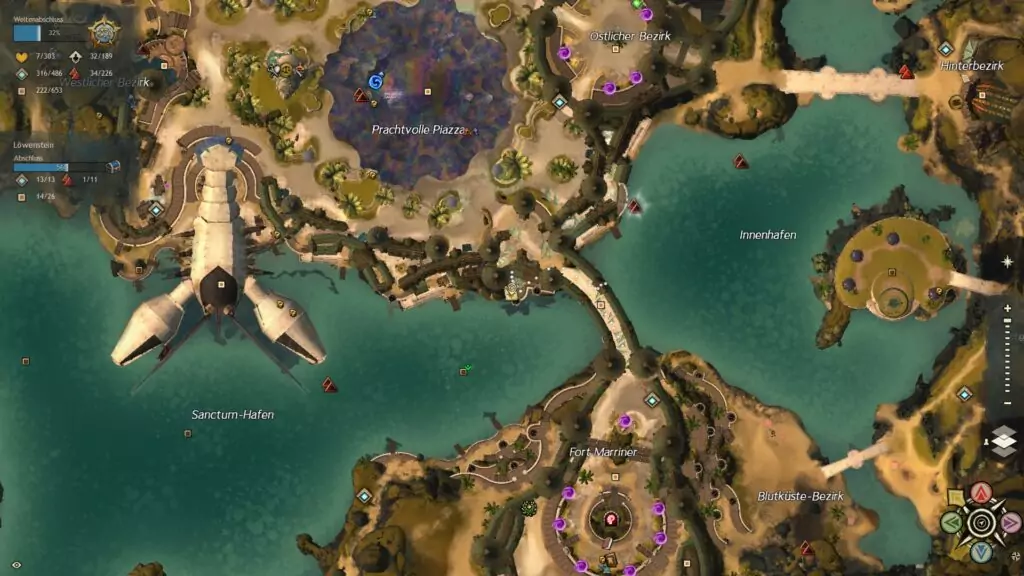Select the green marker at Östlicher Bezirk

[x=638, y=4]
